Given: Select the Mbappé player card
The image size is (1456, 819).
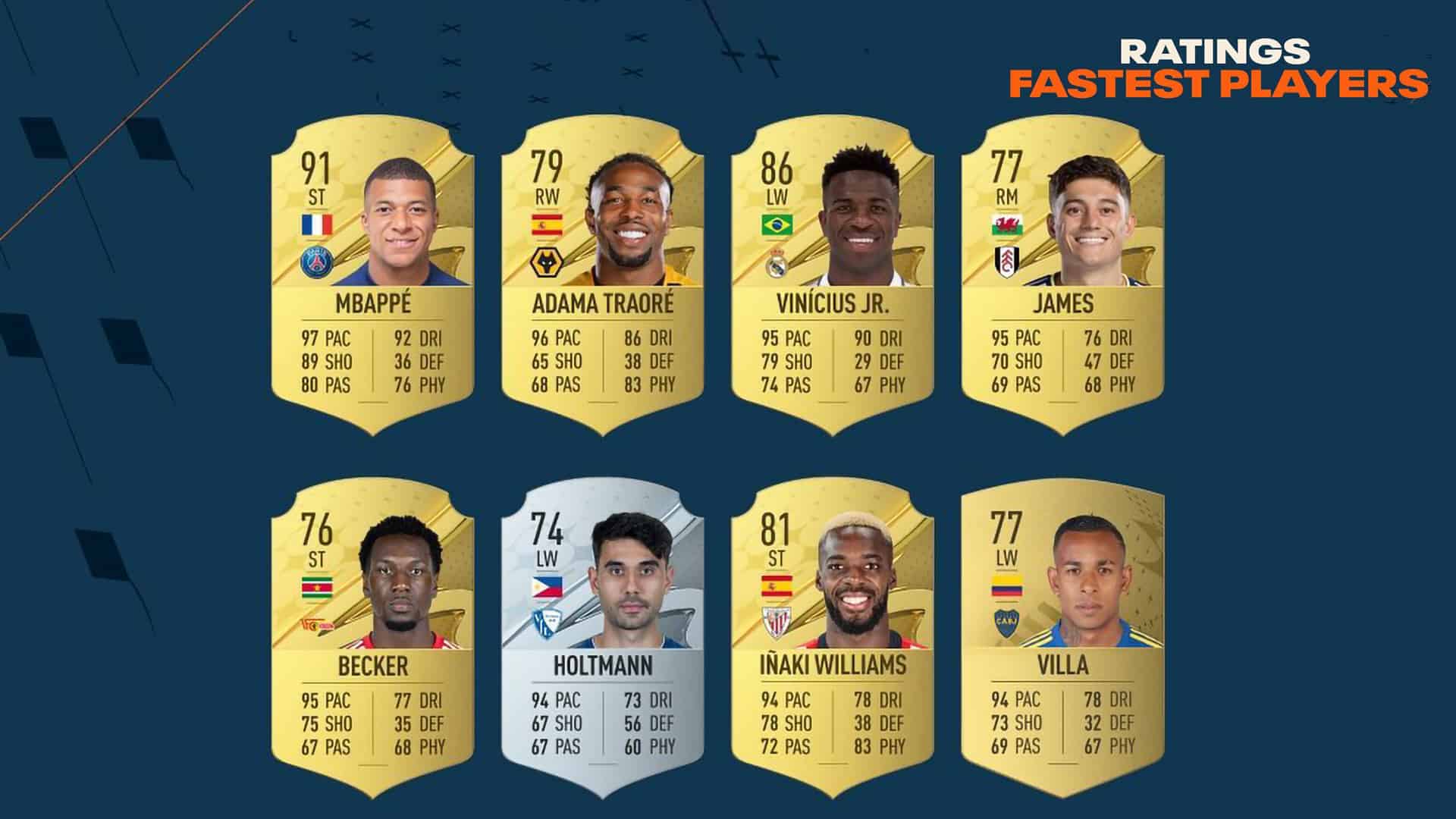Looking at the screenshot, I should [373, 277].
